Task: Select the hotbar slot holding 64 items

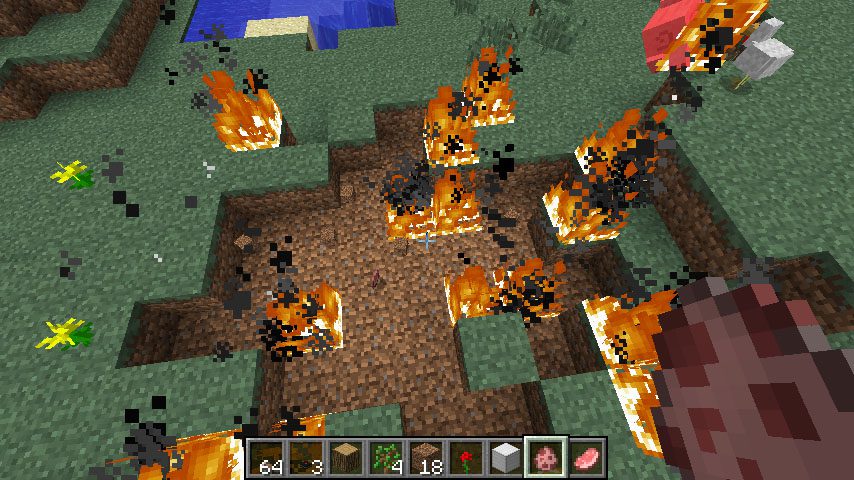Action: [x=267, y=459]
